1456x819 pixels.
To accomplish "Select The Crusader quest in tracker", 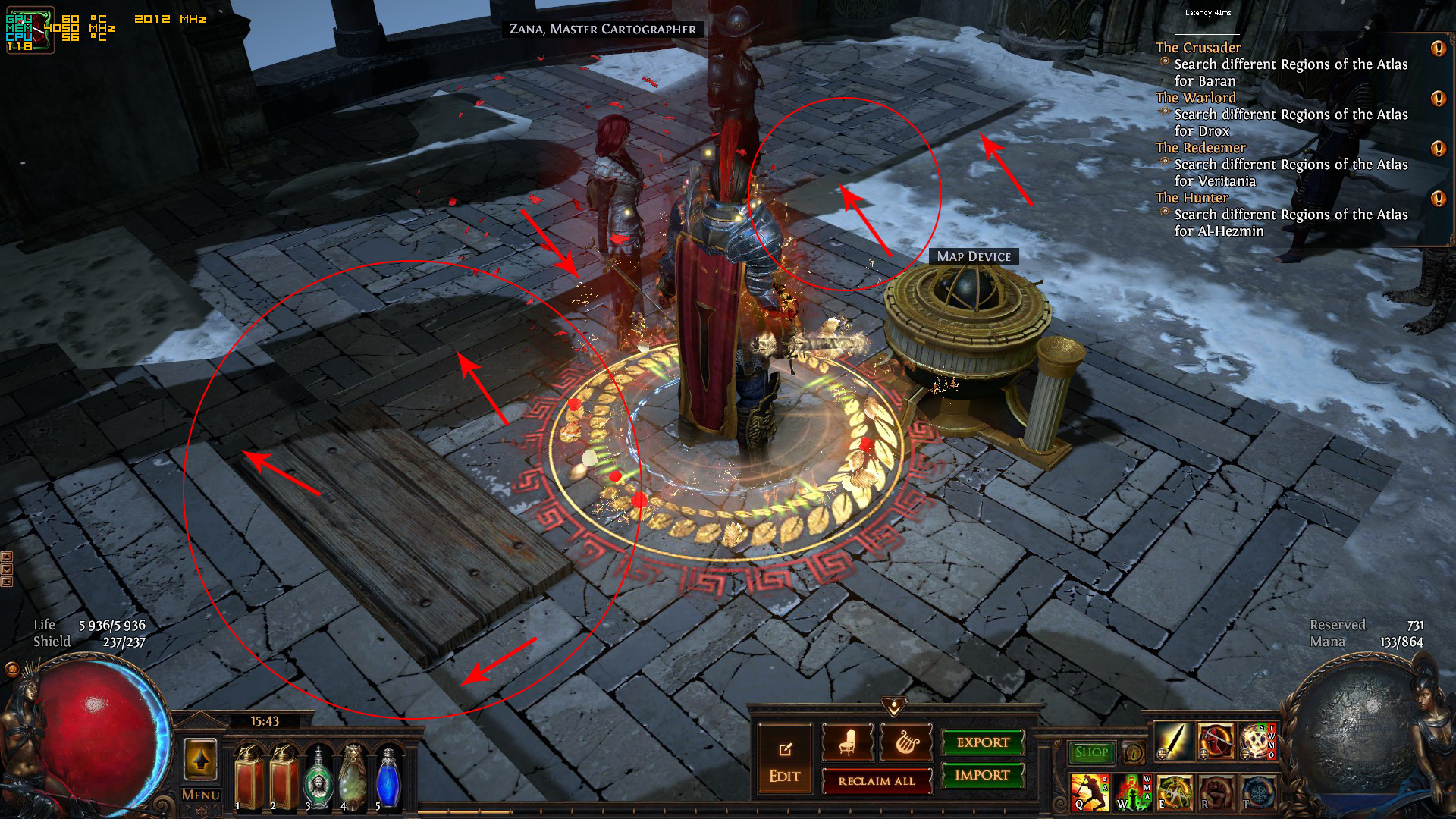I will tap(1198, 47).
